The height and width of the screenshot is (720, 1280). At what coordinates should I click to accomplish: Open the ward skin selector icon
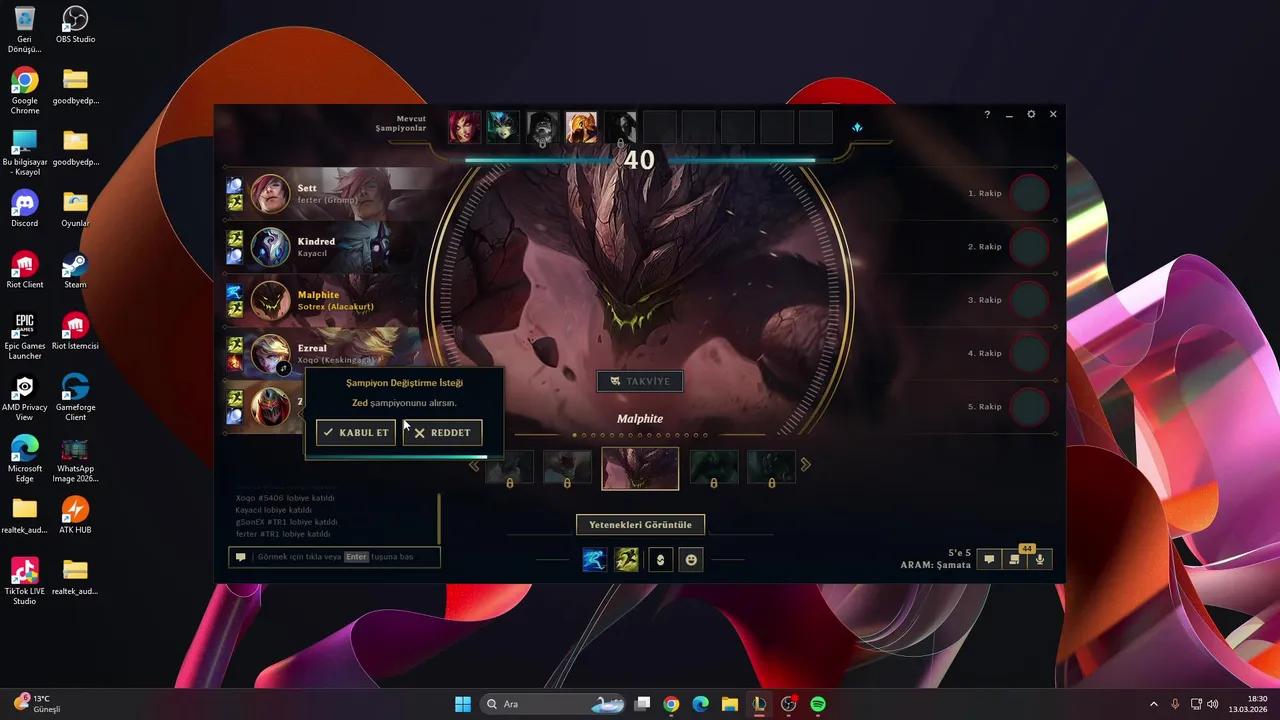pyautogui.click(x=659, y=560)
